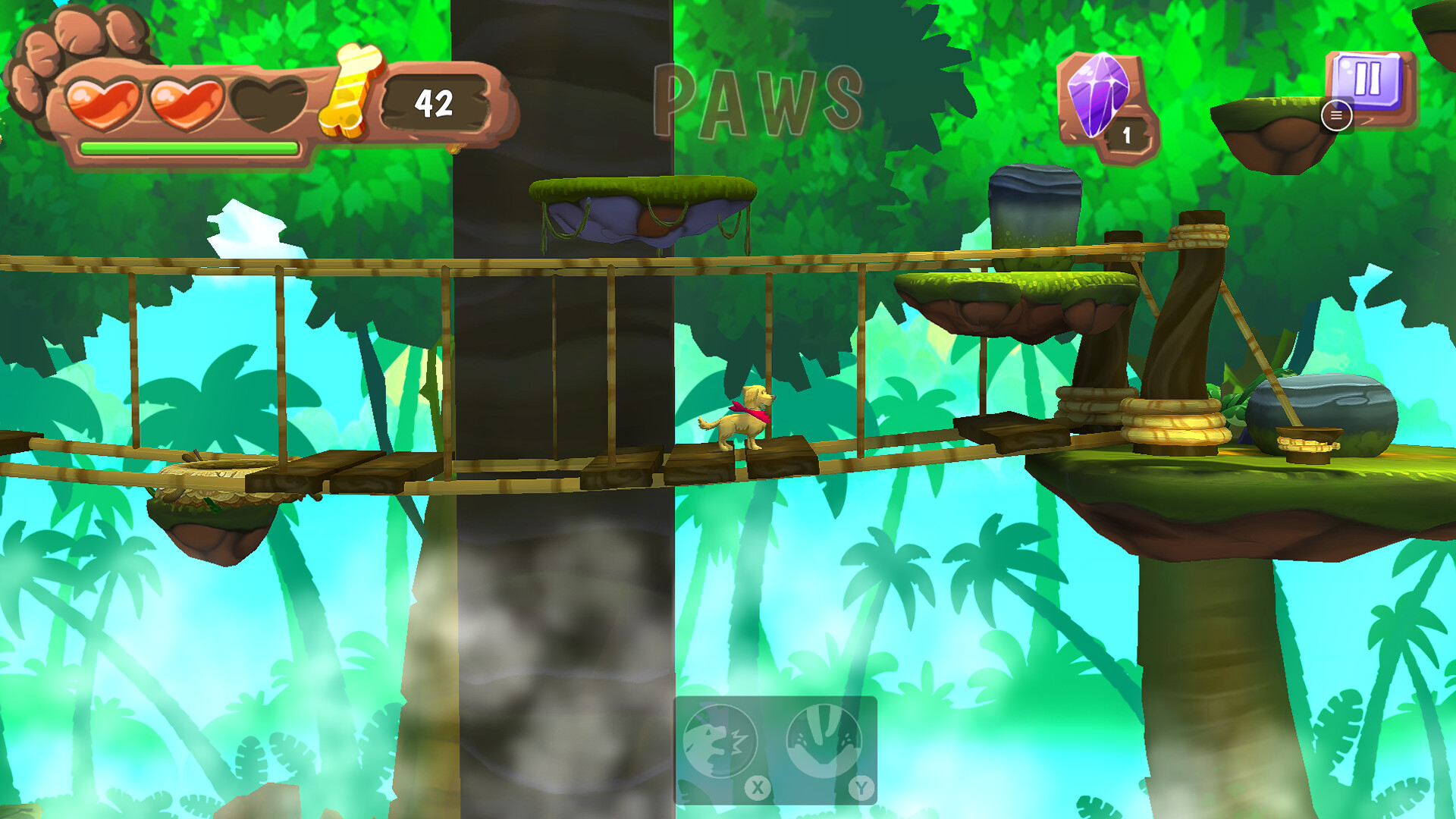Image resolution: width=1456 pixels, height=819 pixels.
Task: Click the gem counter badge showing 1
Action: (1128, 133)
